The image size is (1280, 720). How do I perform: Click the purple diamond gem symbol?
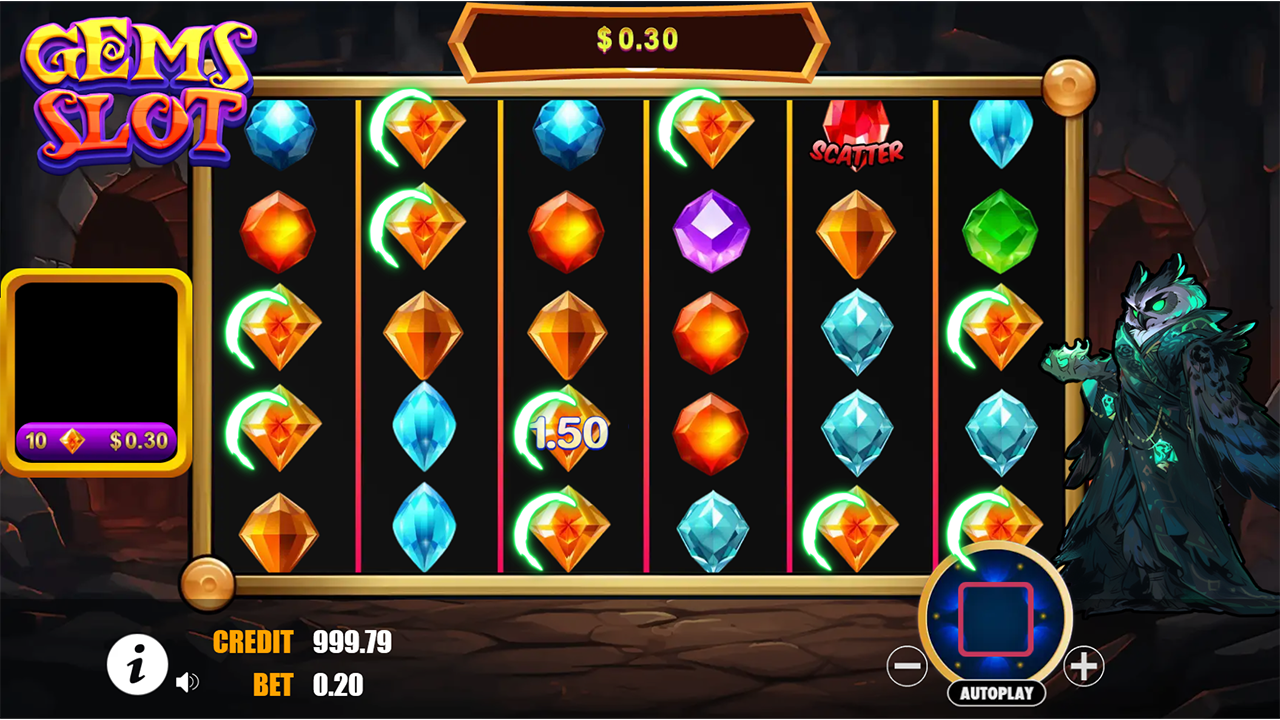tap(713, 230)
